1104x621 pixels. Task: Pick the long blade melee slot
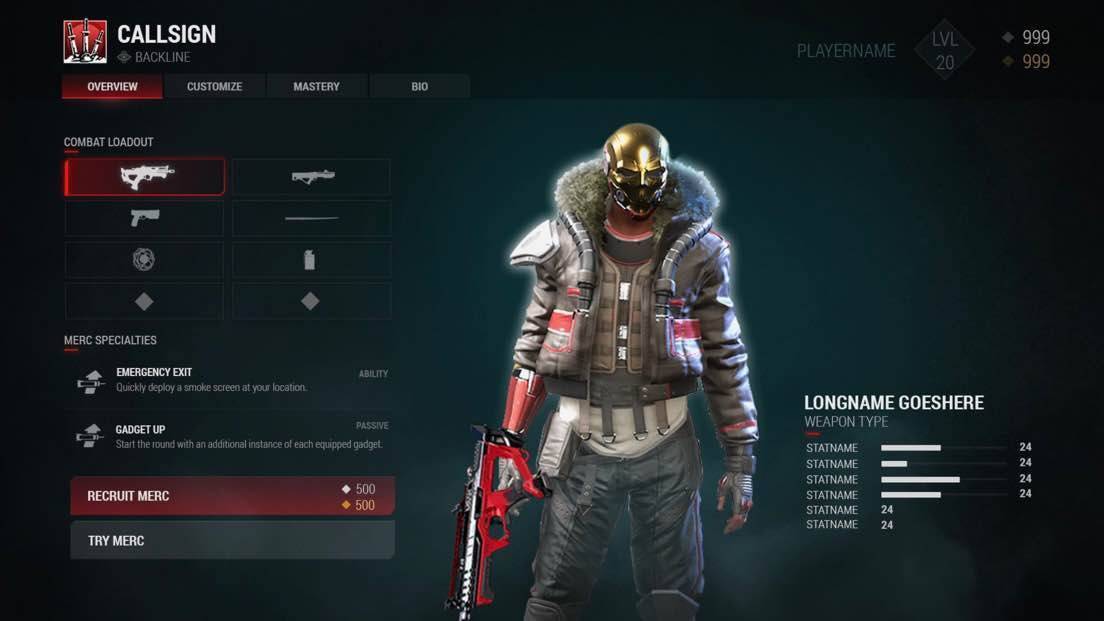312,218
